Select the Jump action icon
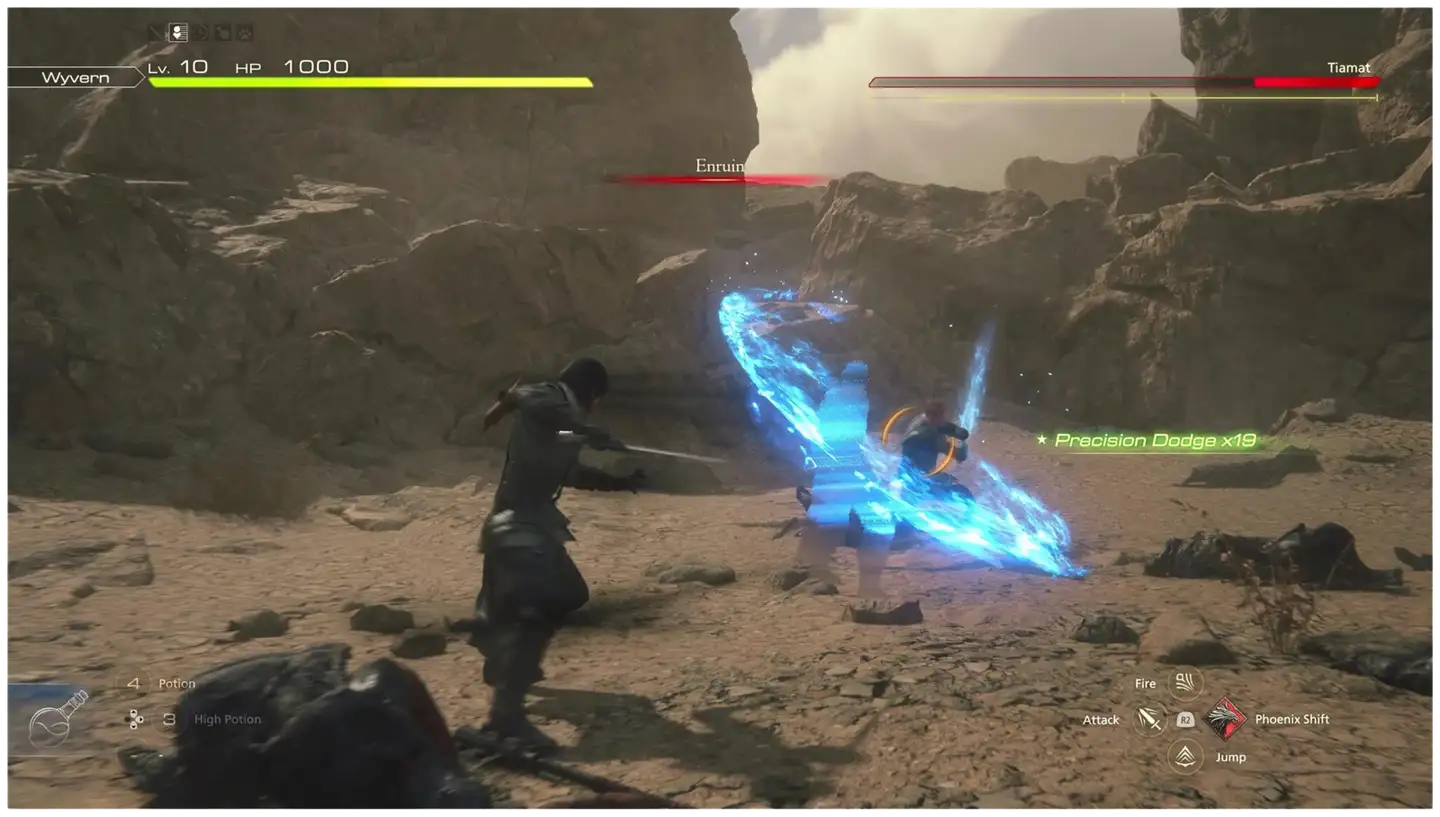 tap(1185, 756)
